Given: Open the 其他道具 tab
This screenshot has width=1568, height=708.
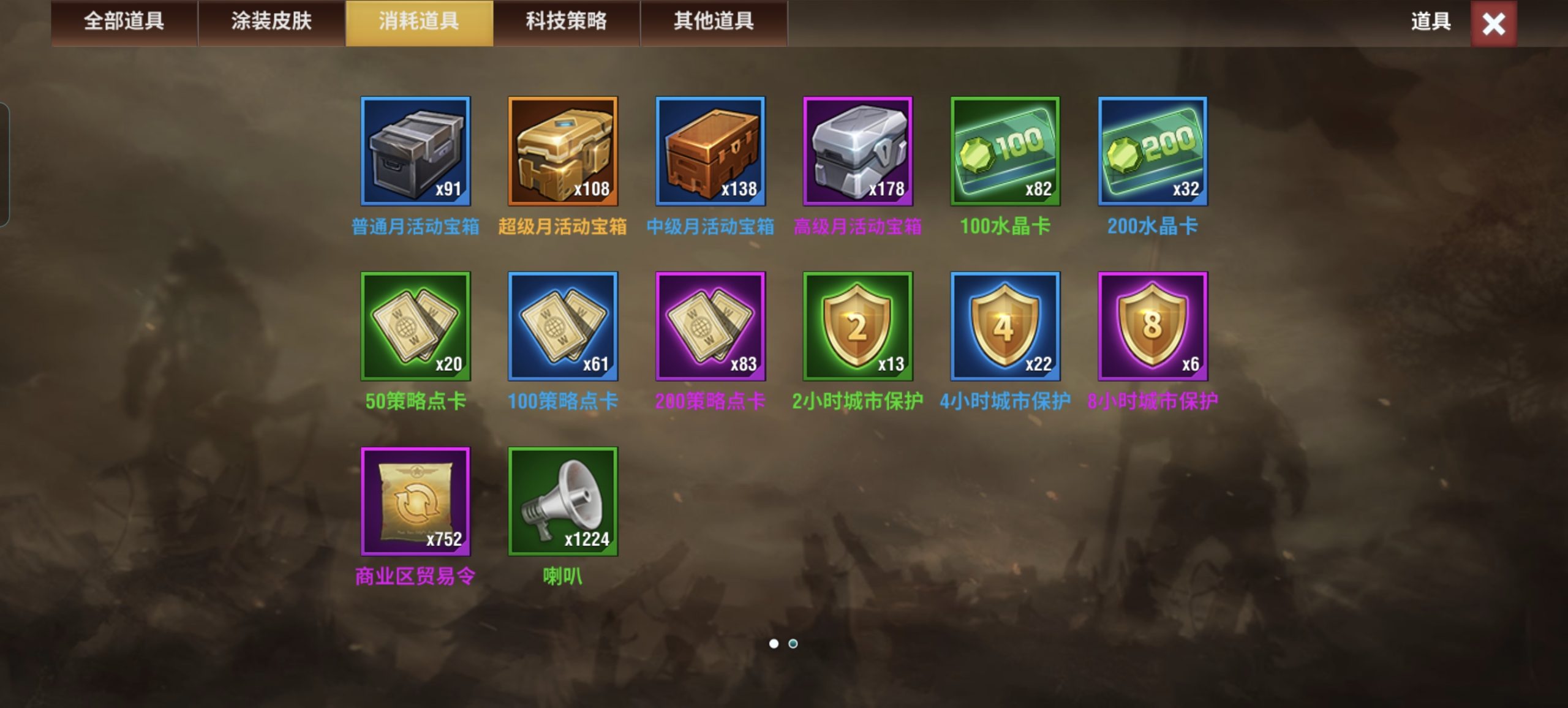Looking at the screenshot, I should click(714, 23).
